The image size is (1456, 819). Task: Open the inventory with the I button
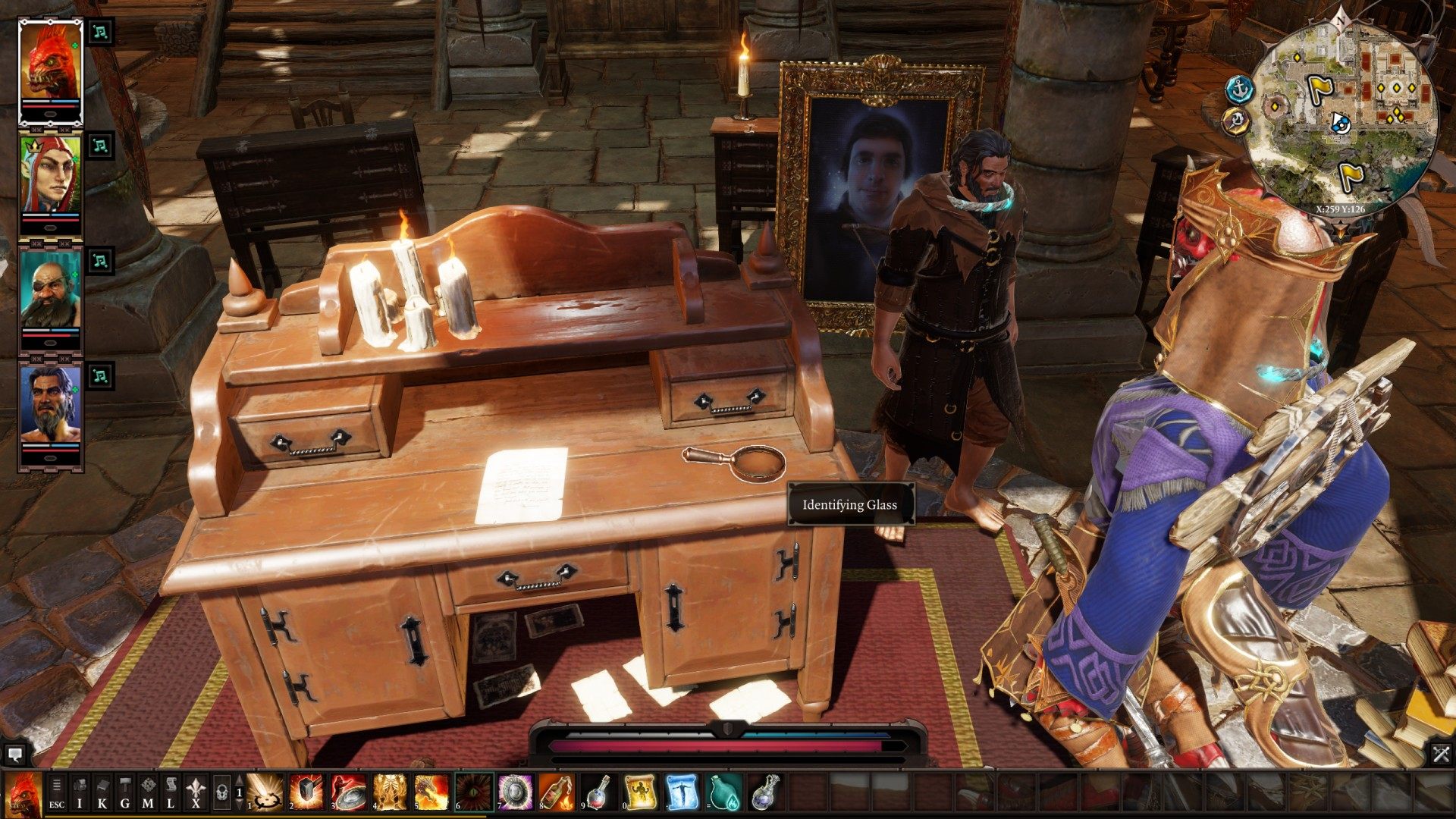click(80, 793)
